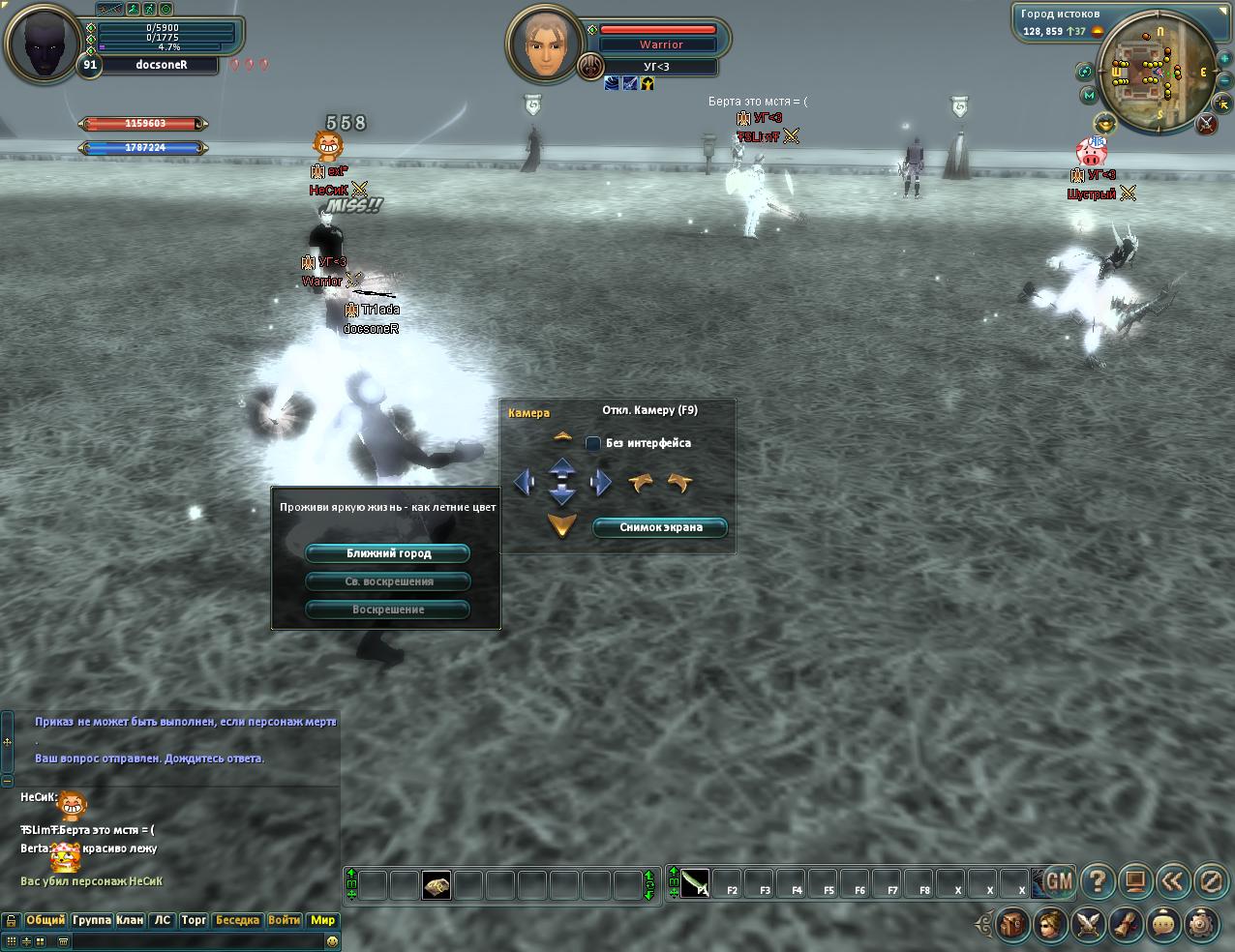This screenshot has width=1235, height=952.
Task: Use the stone item in the hotbar
Action: pos(437,885)
